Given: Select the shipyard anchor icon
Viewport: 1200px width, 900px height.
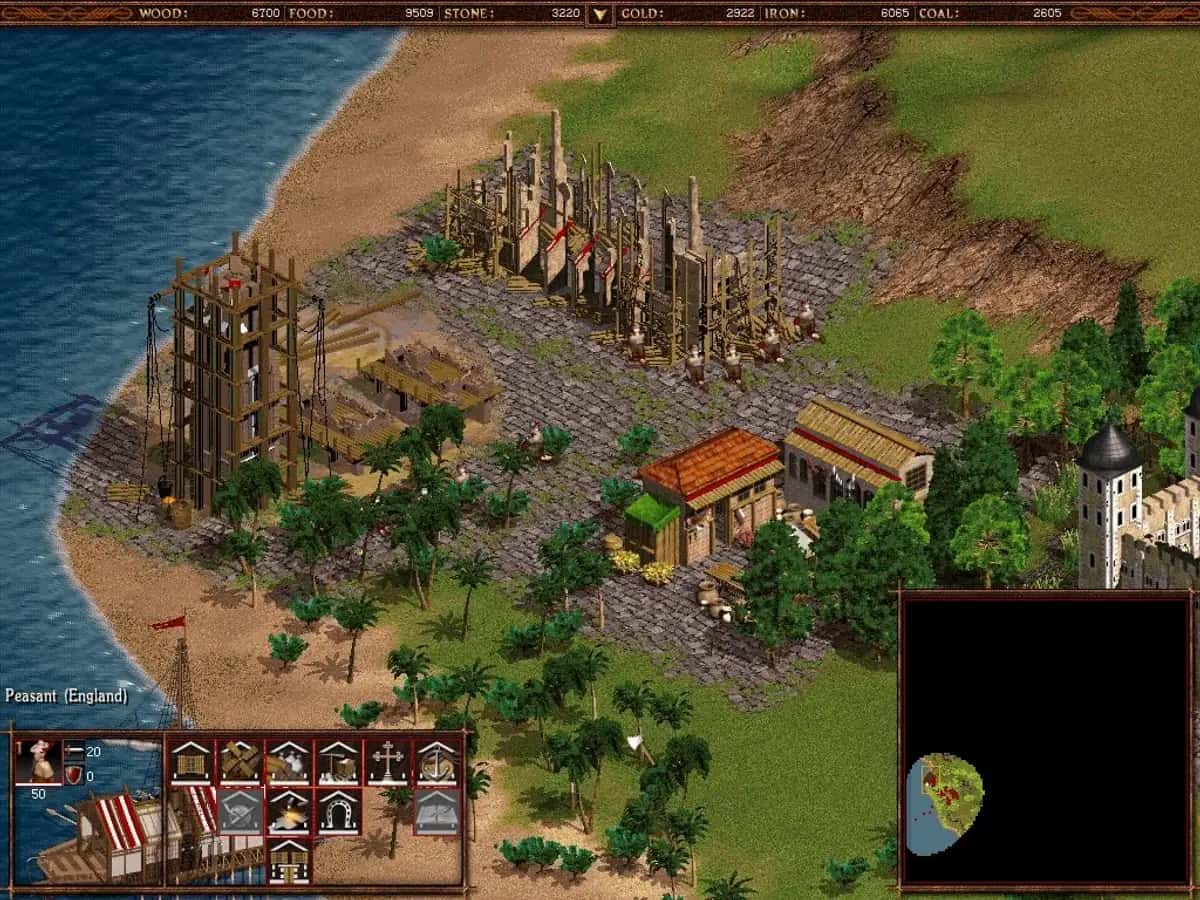Looking at the screenshot, I should [437, 763].
